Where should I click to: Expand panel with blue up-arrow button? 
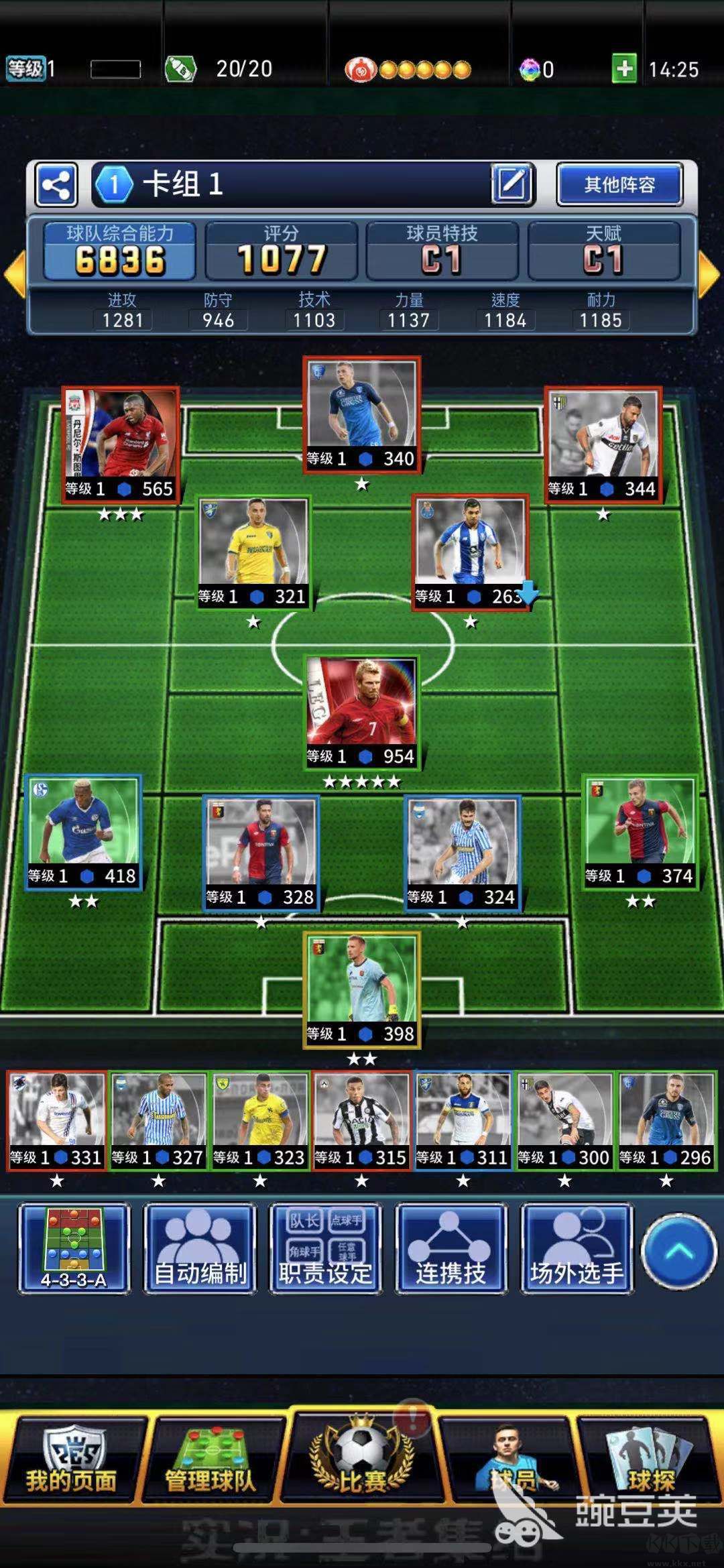pyautogui.click(x=678, y=1250)
